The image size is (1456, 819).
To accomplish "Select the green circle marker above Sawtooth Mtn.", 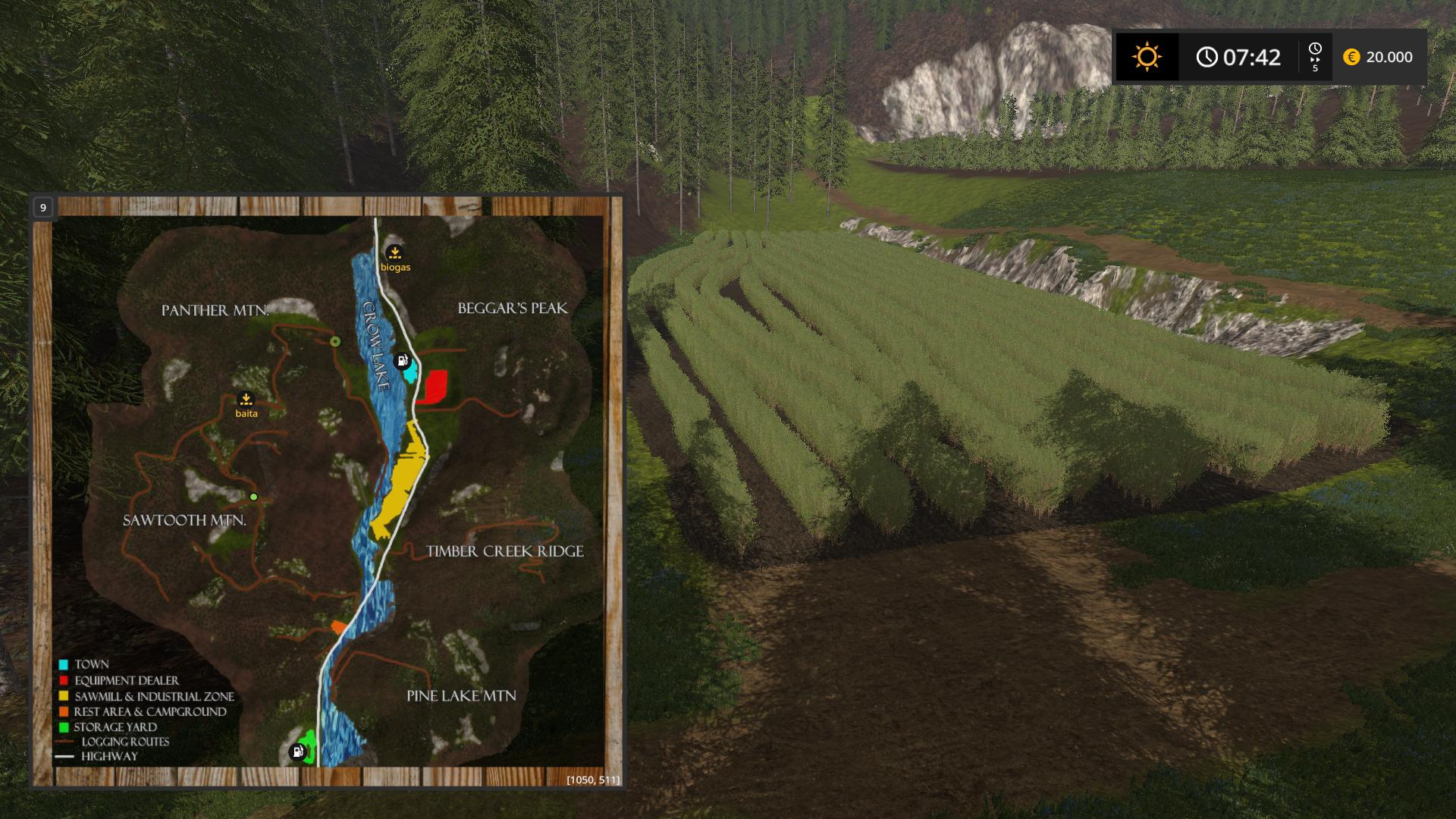I will point(254,497).
